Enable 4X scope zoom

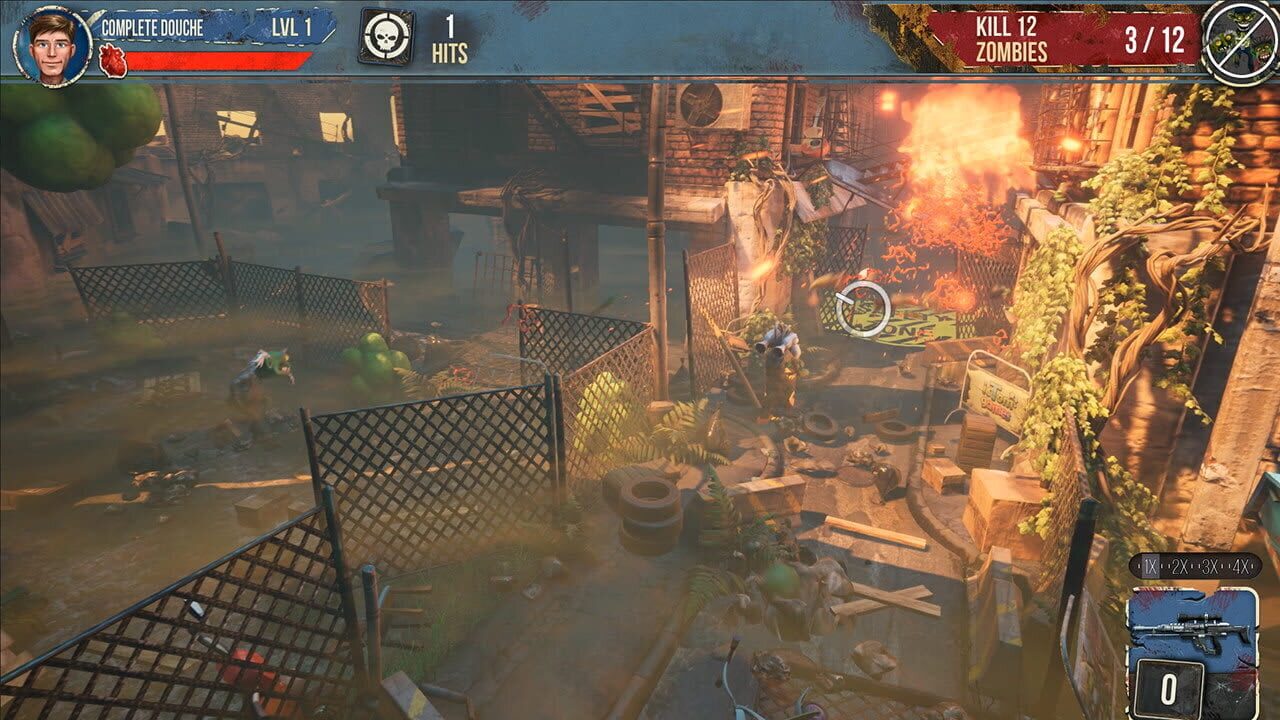pos(1242,566)
